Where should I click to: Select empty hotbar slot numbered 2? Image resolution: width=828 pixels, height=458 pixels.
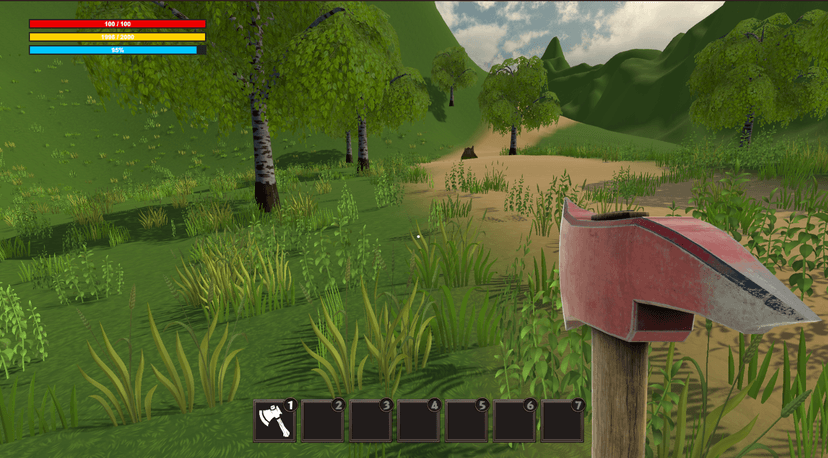click(321, 421)
